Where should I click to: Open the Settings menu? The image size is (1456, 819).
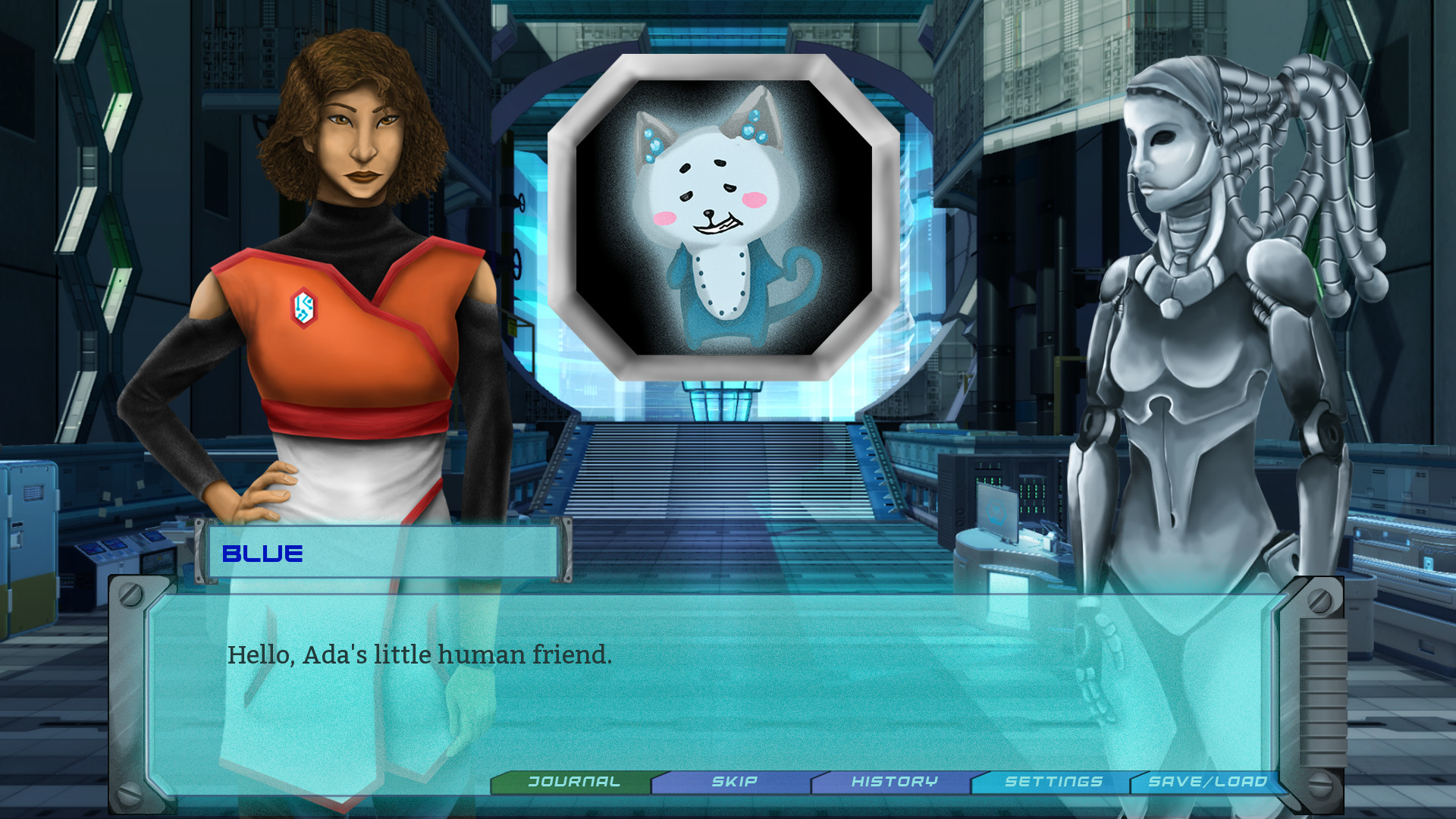pyautogui.click(x=1053, y=780)
